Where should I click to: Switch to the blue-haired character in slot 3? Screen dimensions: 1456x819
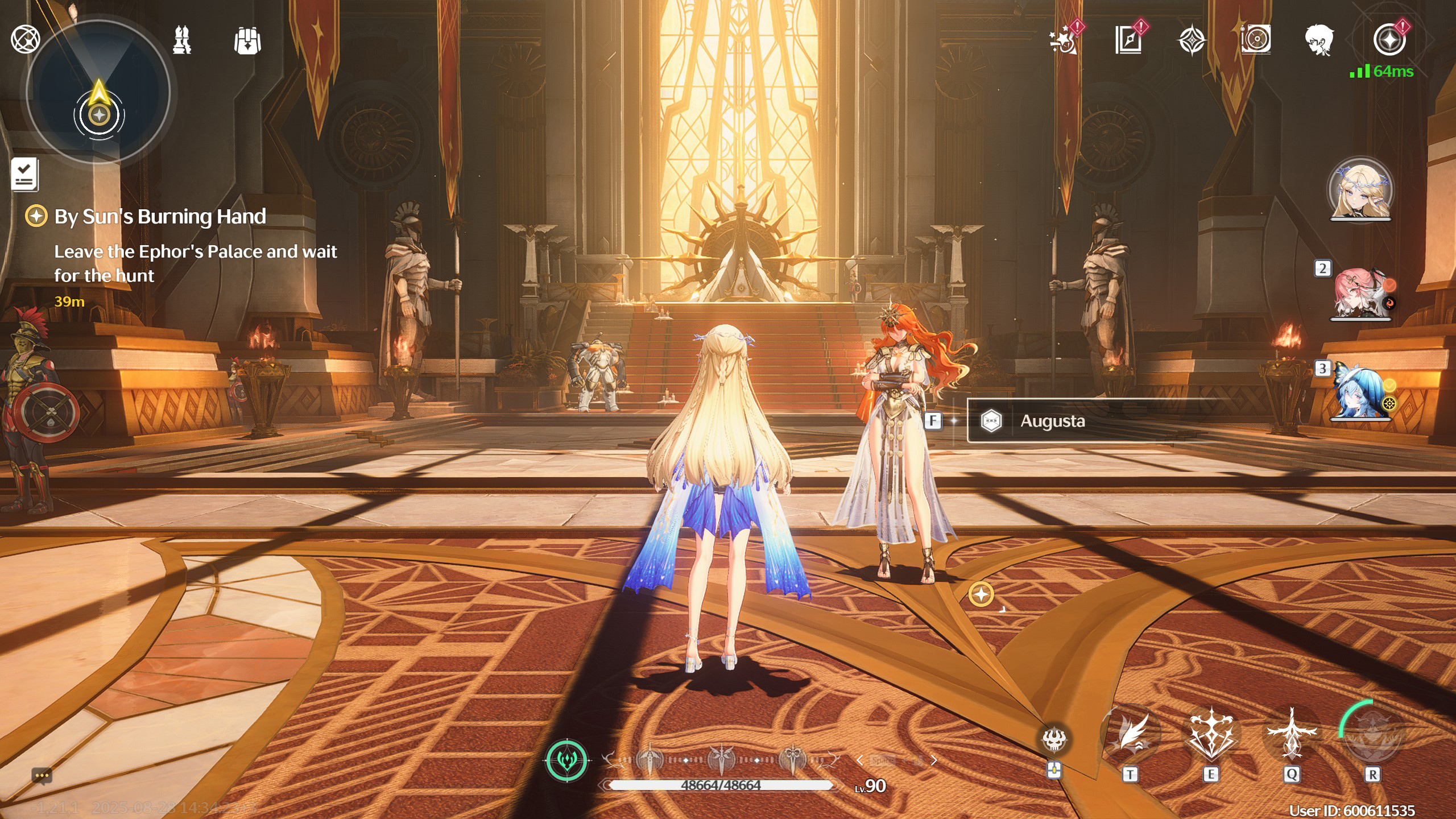click(1360, 394)
